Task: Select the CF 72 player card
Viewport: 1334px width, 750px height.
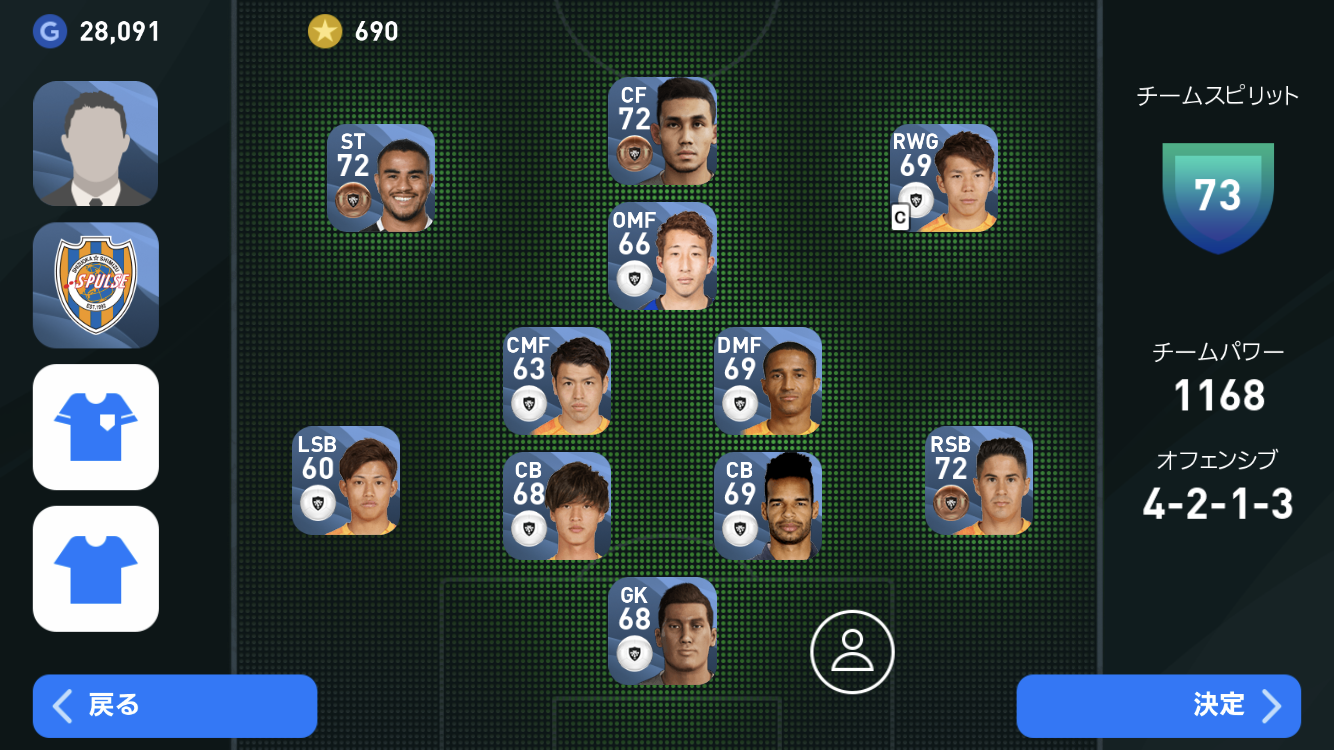Action: (x=662, y=131)
